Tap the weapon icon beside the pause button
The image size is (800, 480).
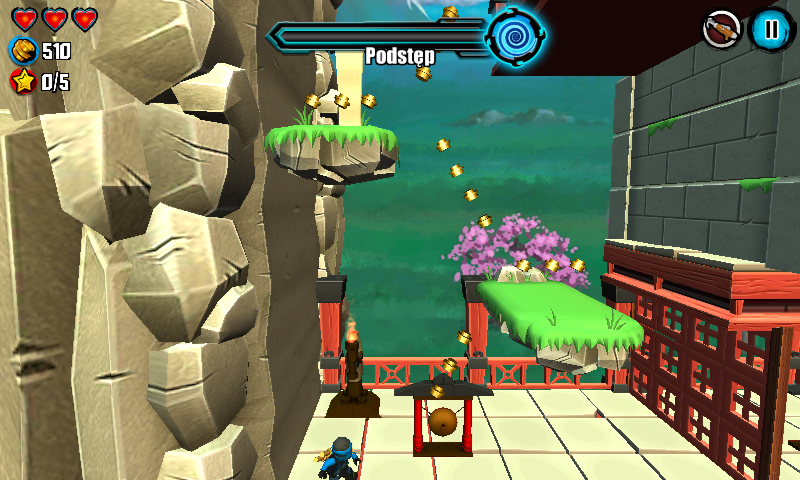tap(721, 29)
